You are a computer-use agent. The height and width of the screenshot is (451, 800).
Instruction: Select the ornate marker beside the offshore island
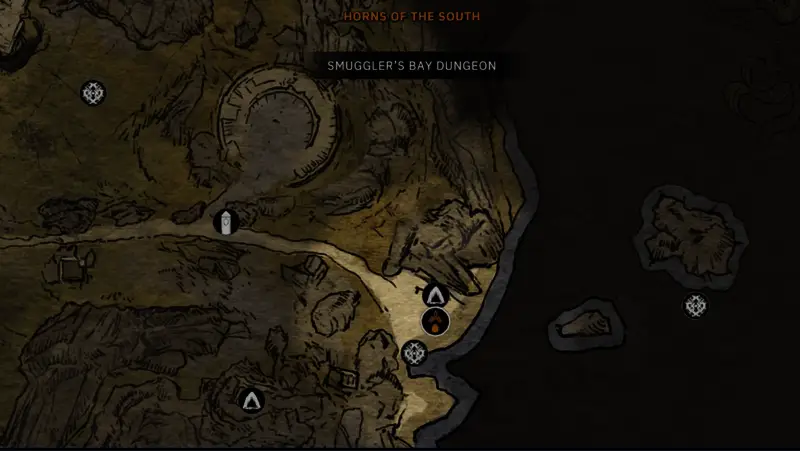tap(696, 306)
